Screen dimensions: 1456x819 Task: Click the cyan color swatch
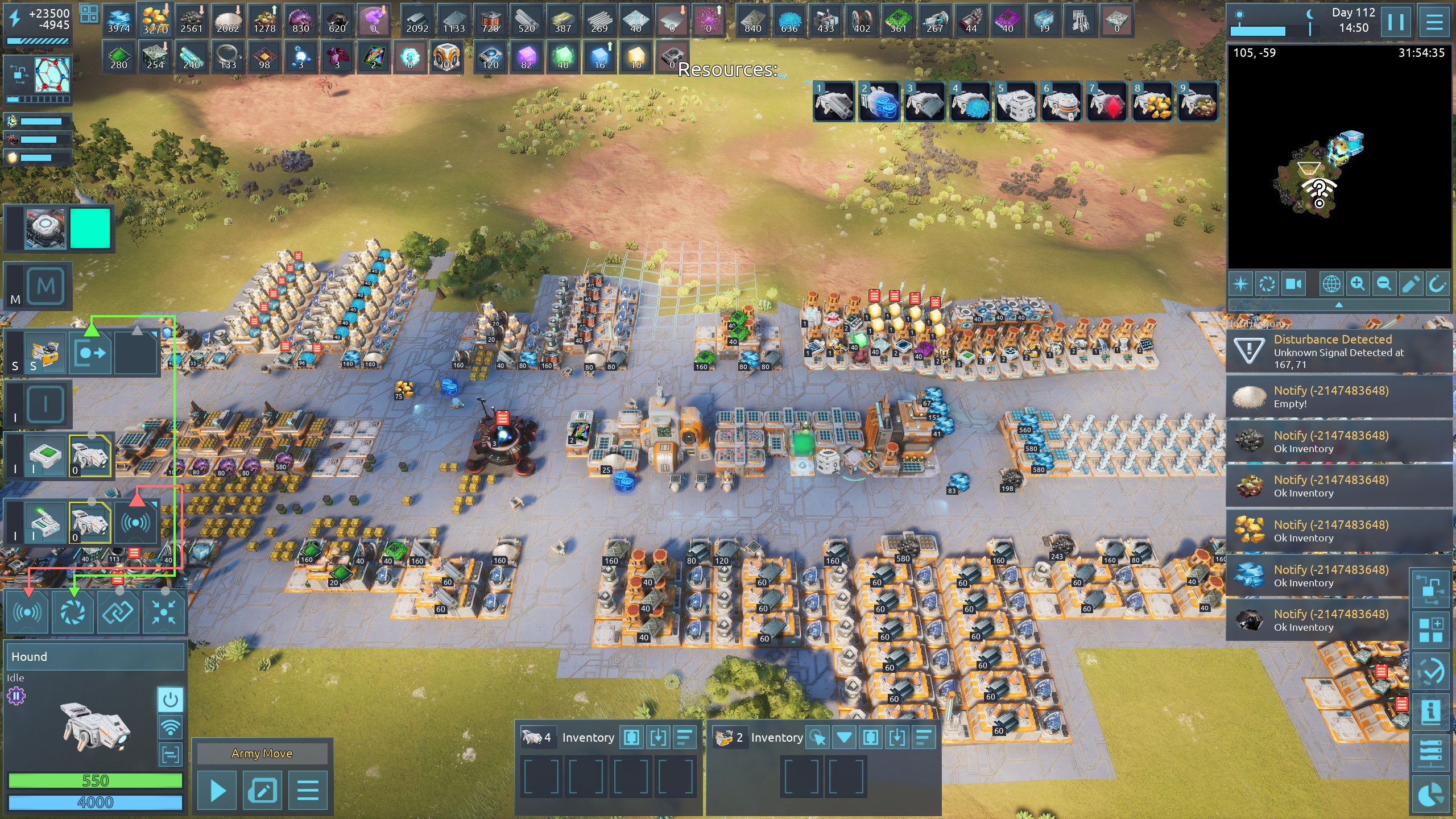(x=90, y=228)
